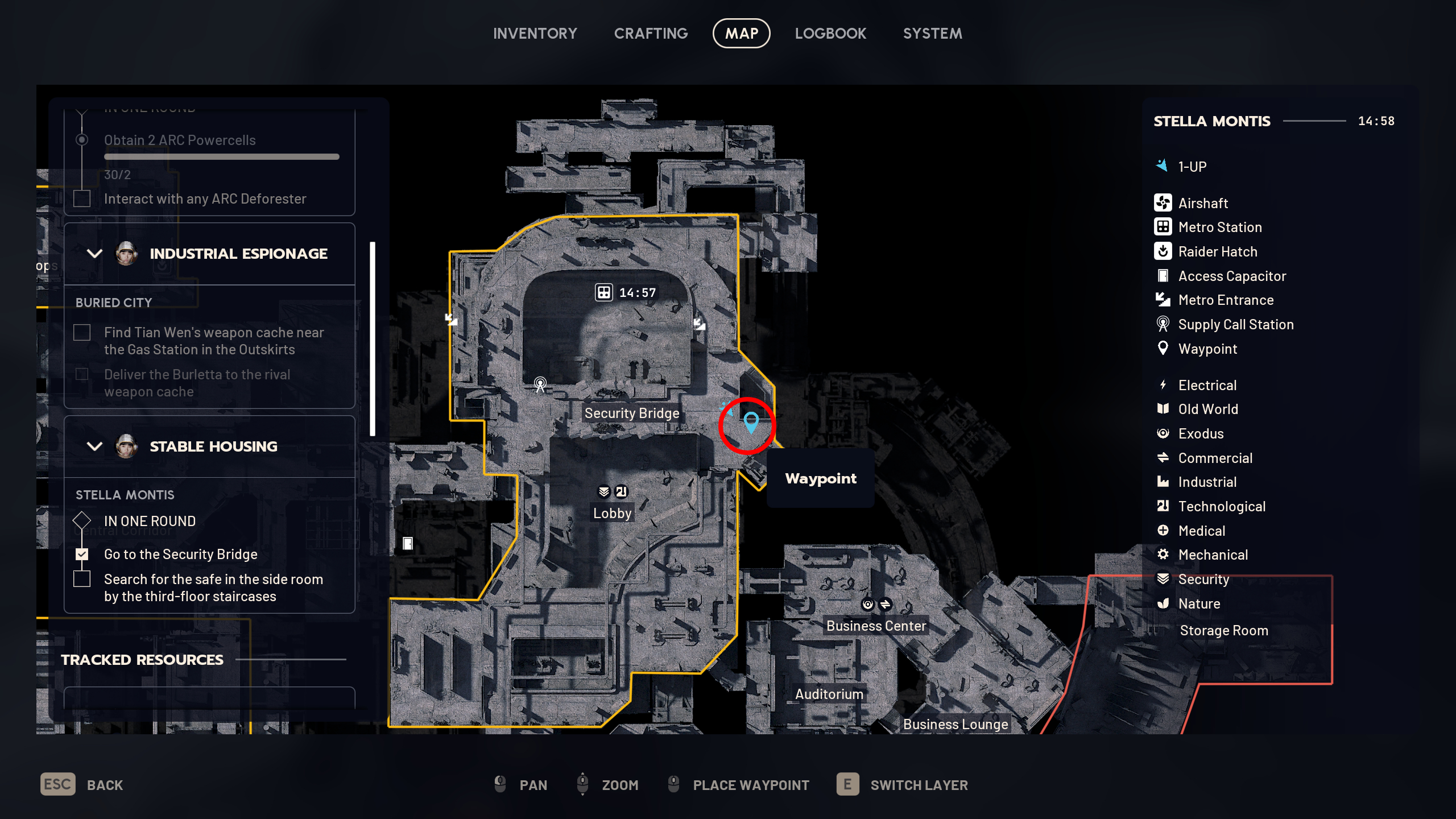Click the Access Capacitor legend icon

[x=1164, y=276]
